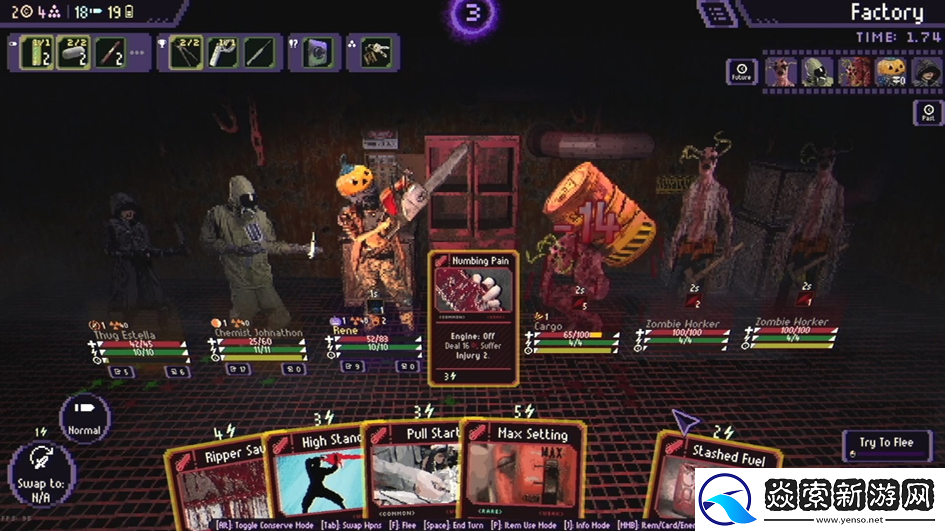Choose the tongs tool slot

[185, 52]
